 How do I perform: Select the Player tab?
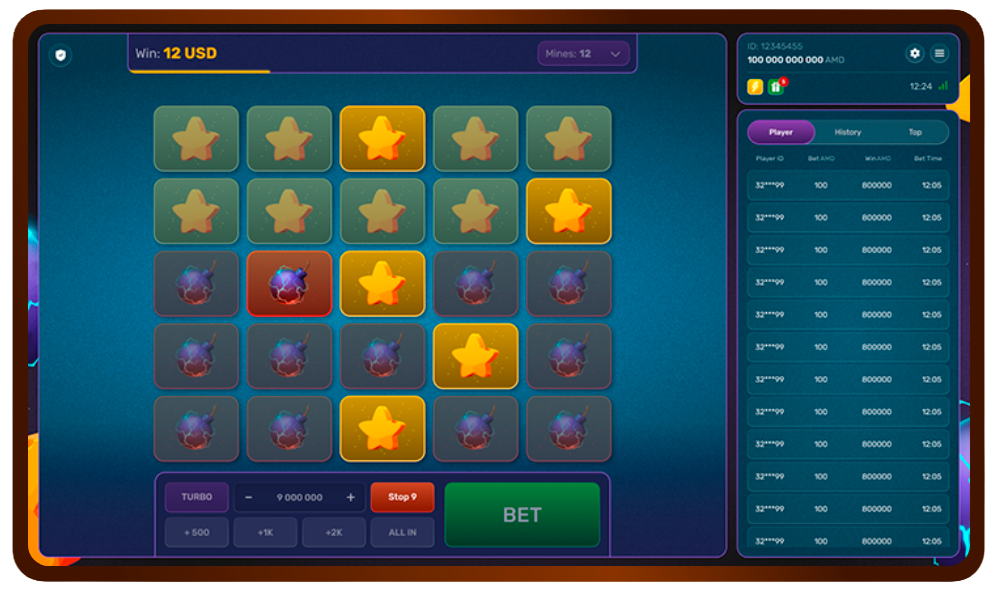(x=781, y=132)
